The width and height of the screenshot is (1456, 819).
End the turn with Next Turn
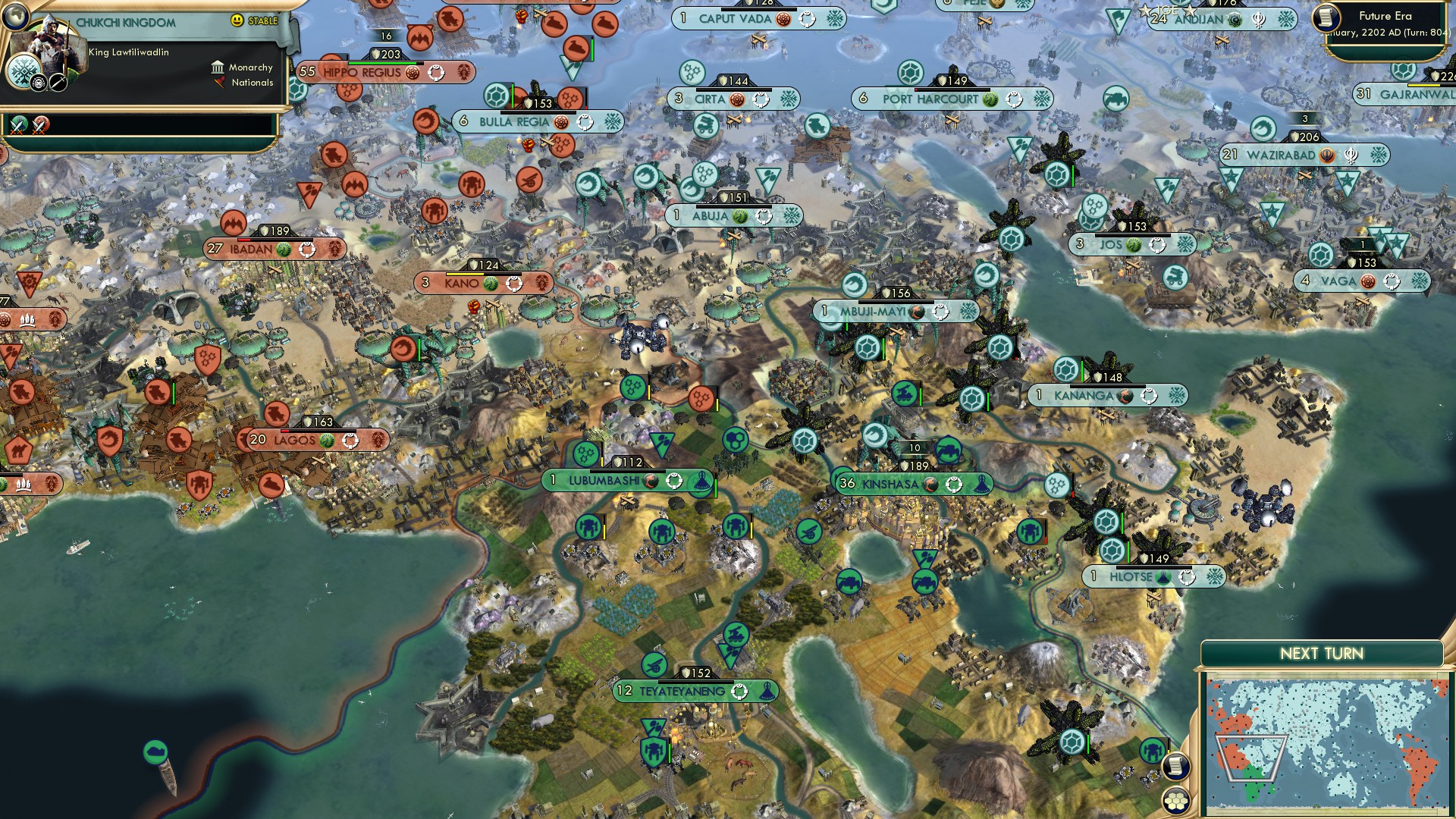(1321, 654)
